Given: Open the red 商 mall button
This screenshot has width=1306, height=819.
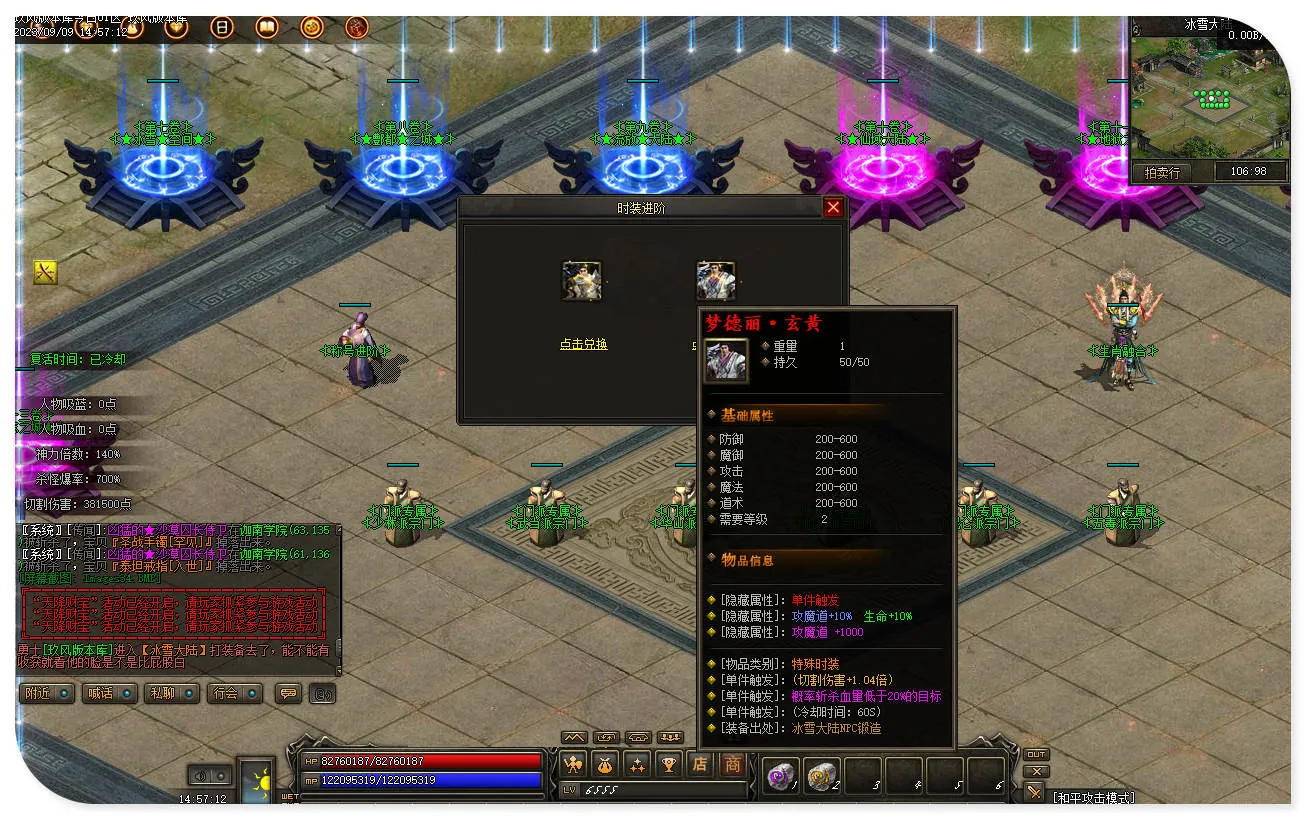Looking at the screenshot, I should pos(733,765).
